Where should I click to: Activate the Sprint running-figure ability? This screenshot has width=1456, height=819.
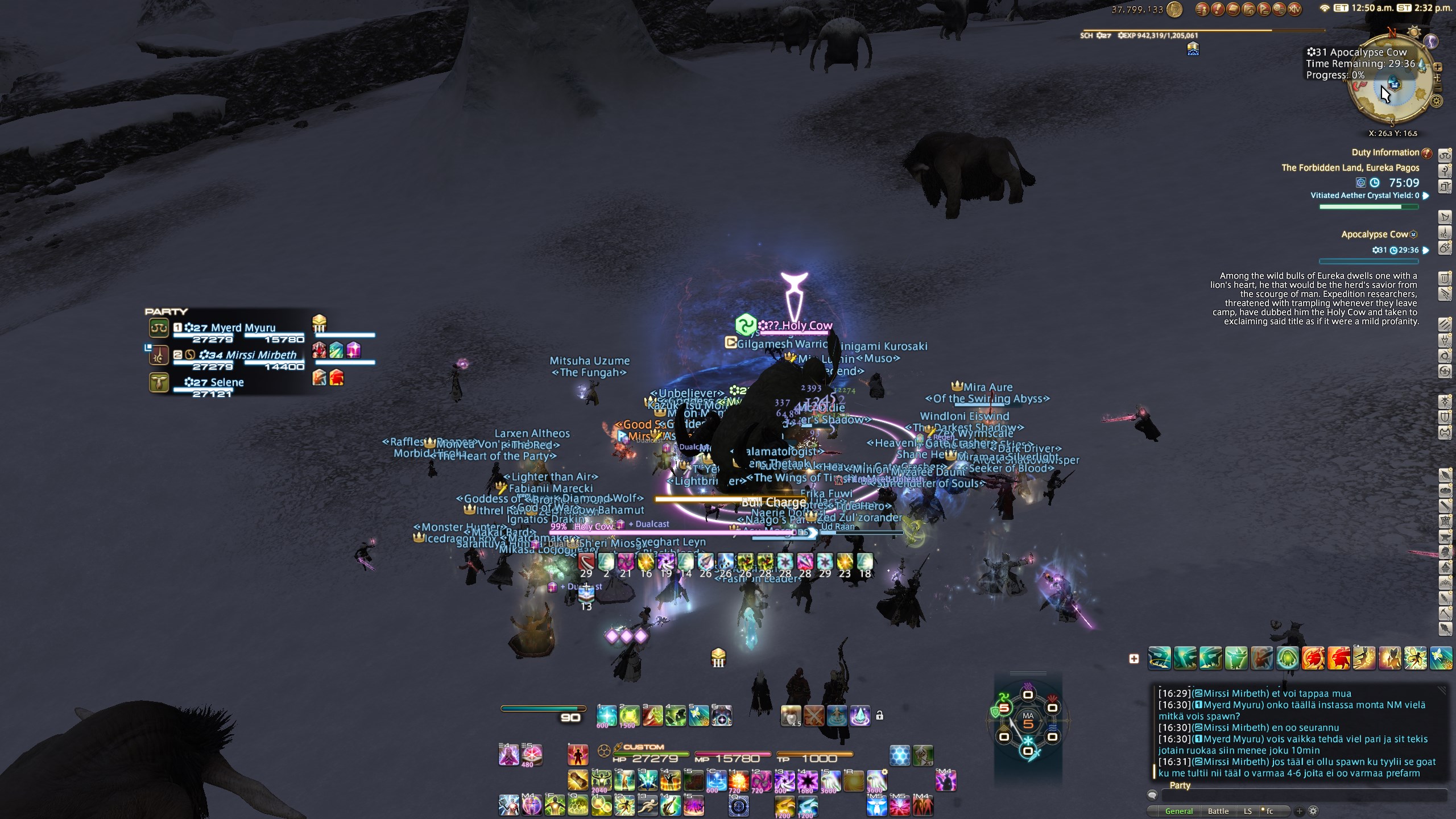click(647, 805)
